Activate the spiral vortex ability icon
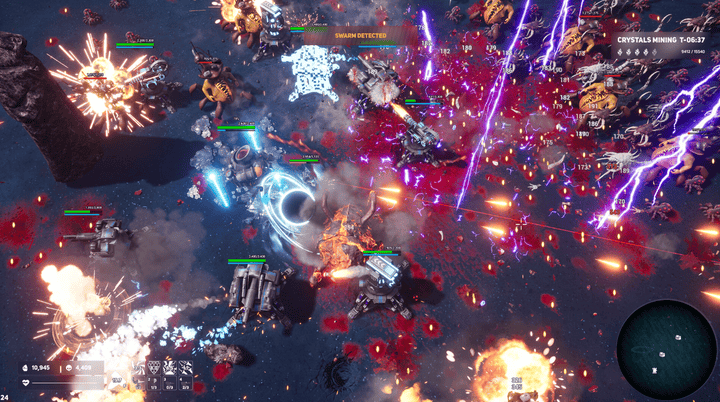This screenshot has width=720, height=402. [138, 368]
